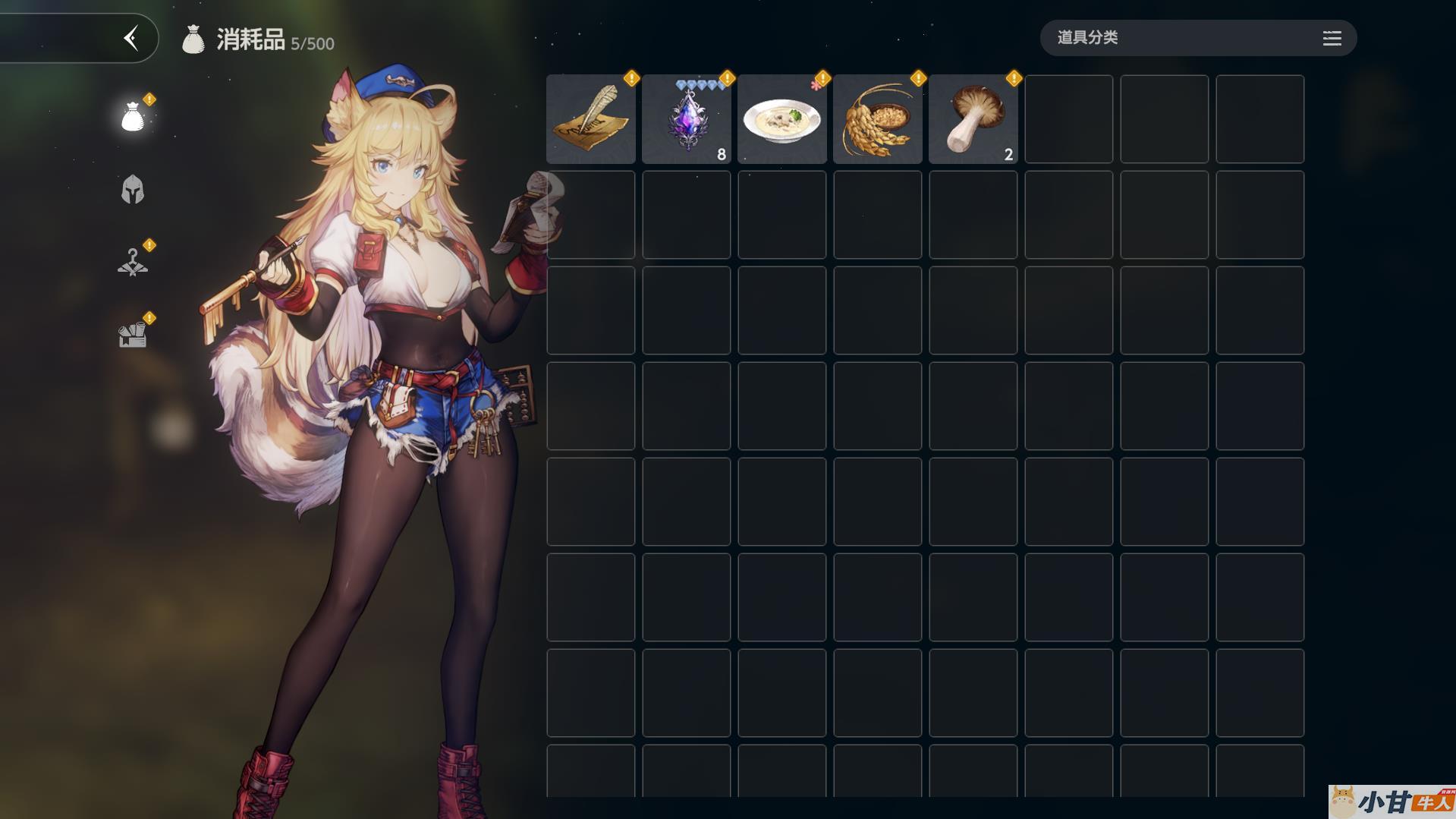This screenshot has height=819, width=1456.
Task: Open the clothes hanger costume tab
Action: click(133, 263)
